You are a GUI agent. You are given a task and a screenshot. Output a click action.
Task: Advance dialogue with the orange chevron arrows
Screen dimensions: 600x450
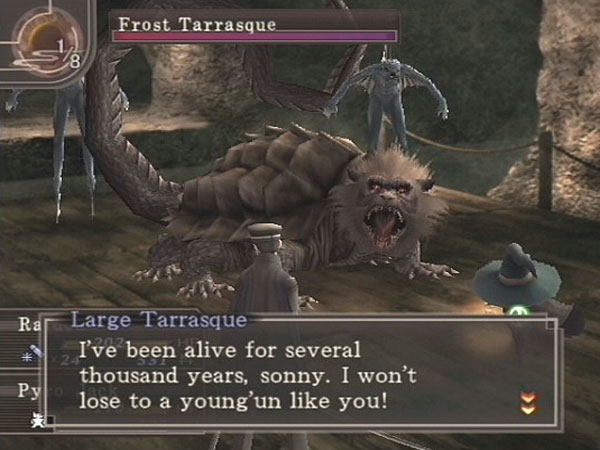point(526,403)
